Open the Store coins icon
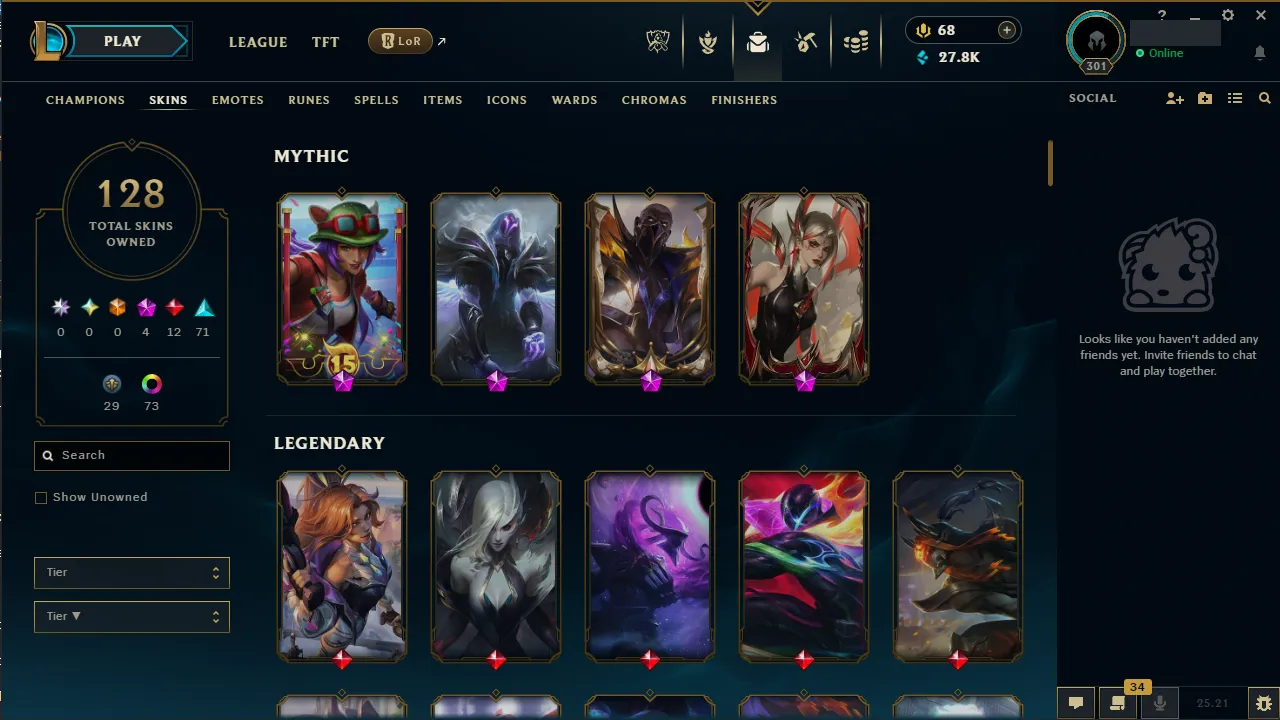 [855, 41]
